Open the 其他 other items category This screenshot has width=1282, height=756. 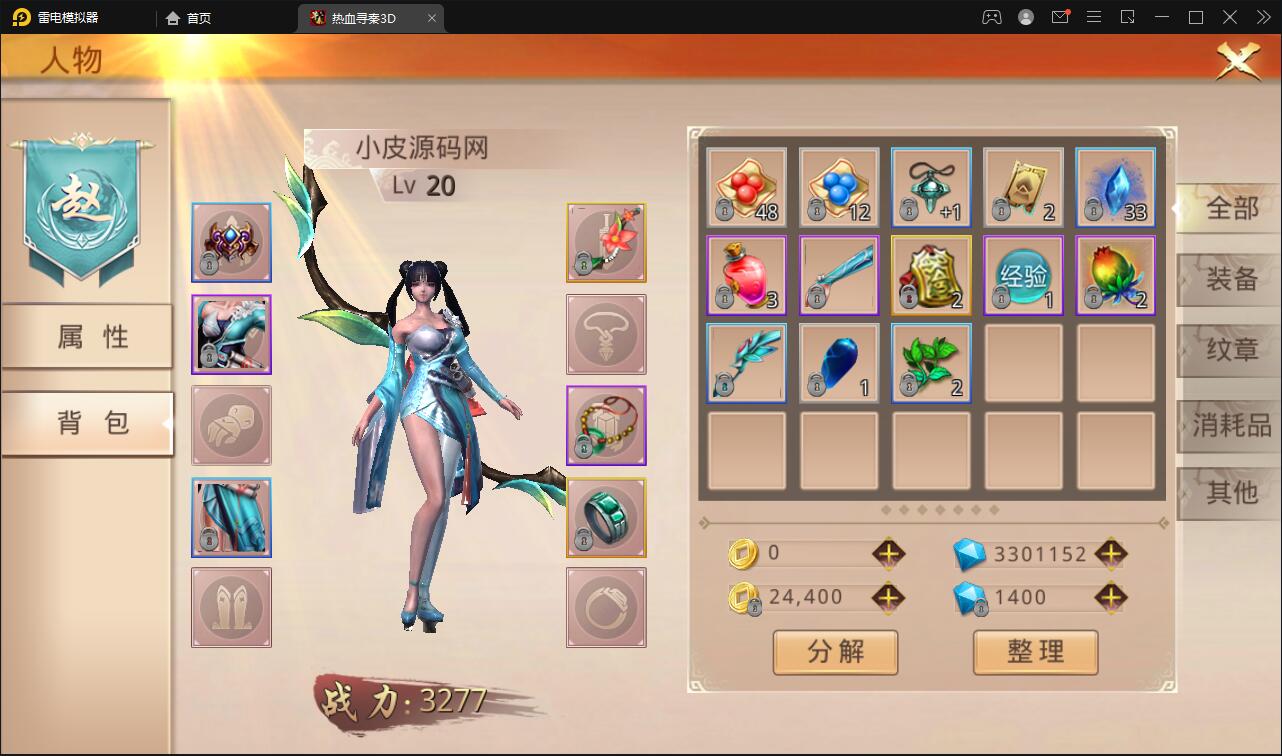1230,493
